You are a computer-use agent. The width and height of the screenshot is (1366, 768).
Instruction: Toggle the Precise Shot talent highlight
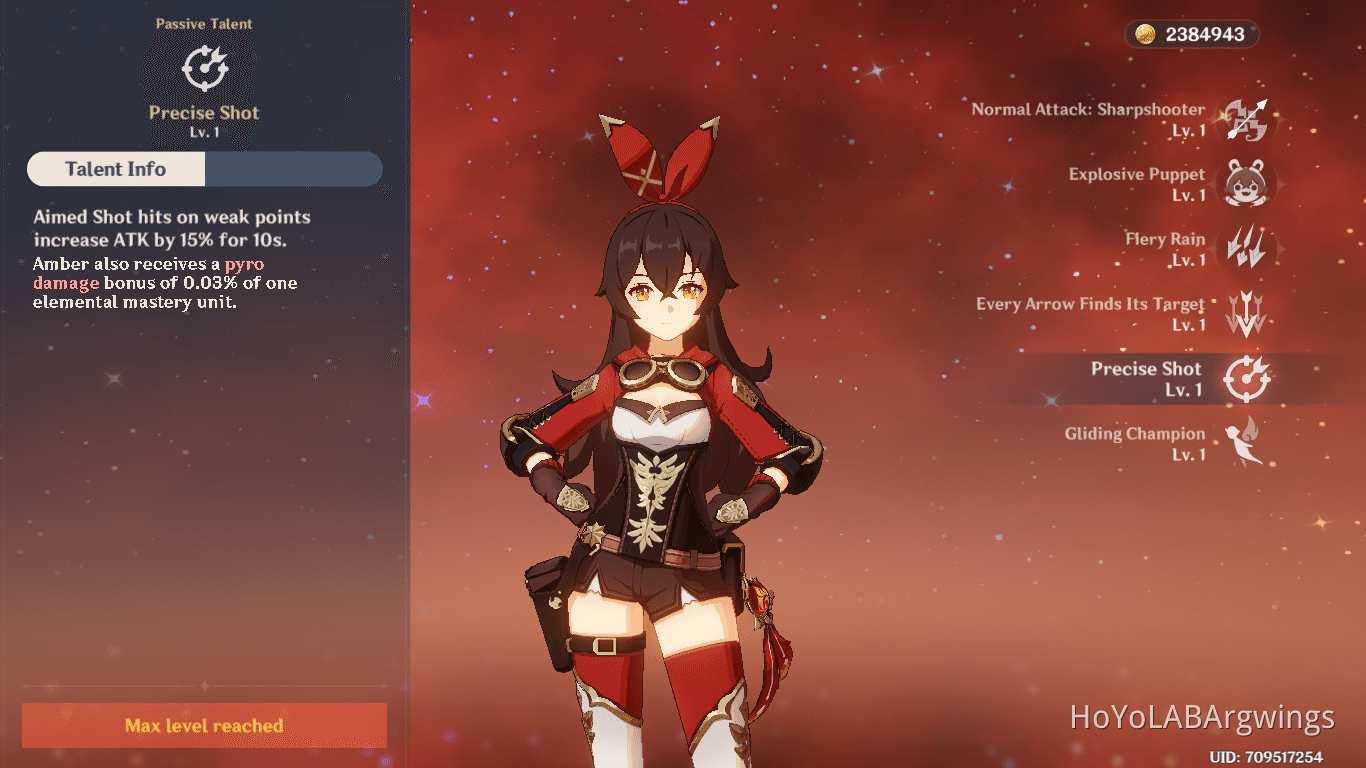click(x=1146, y=379)
